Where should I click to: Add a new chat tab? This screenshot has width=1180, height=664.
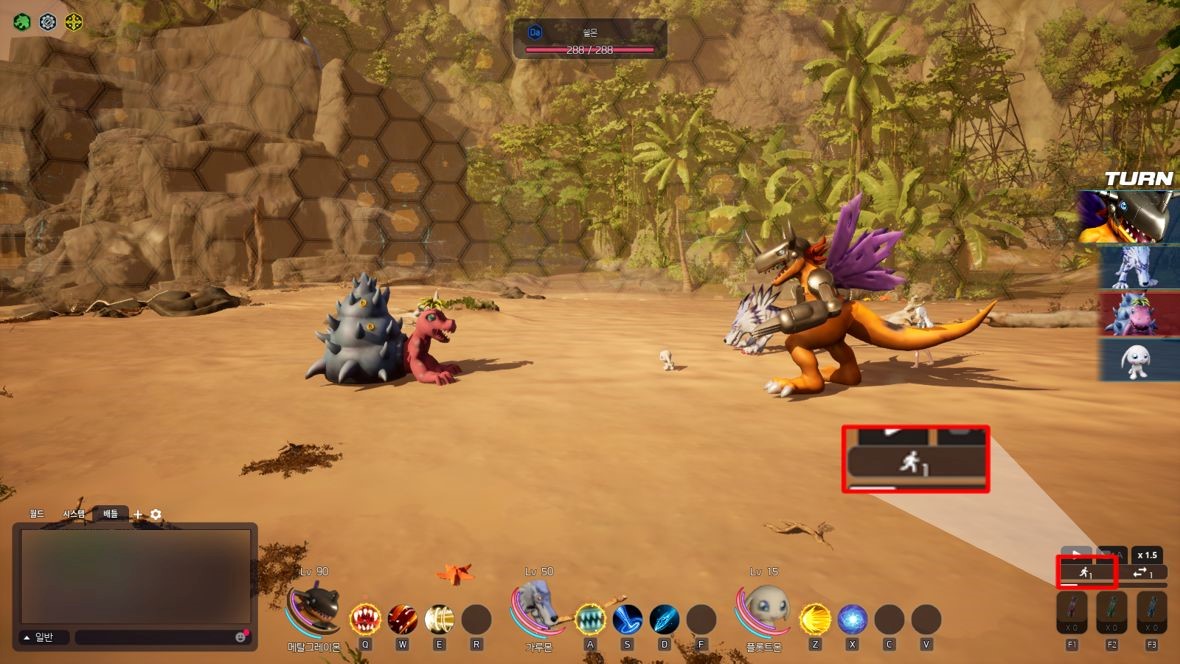[138, 514]
